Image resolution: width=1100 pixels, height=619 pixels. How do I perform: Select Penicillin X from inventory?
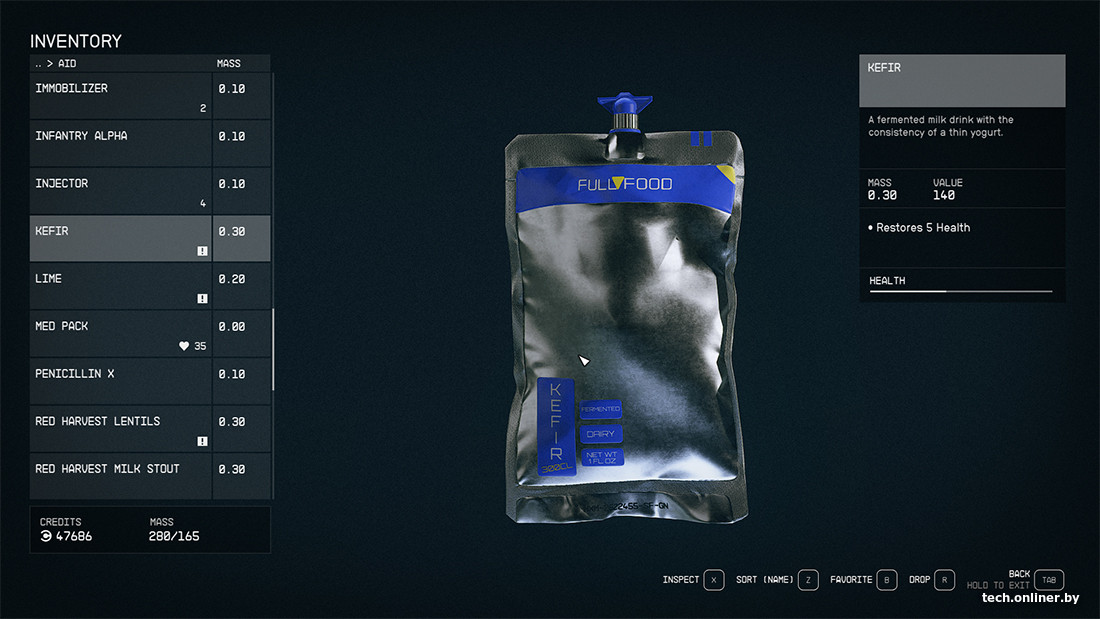click(x=120, y=380)
